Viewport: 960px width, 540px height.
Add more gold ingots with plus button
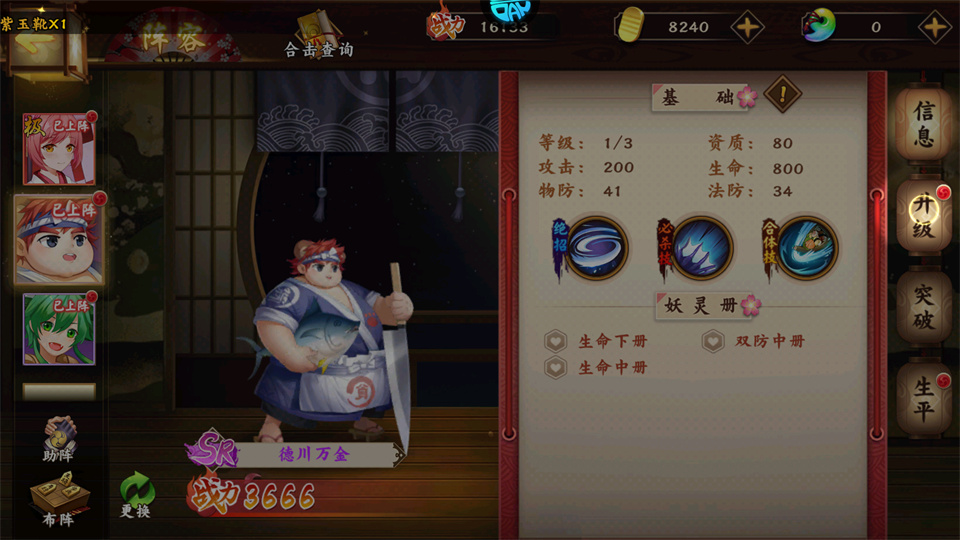point(747,27)
